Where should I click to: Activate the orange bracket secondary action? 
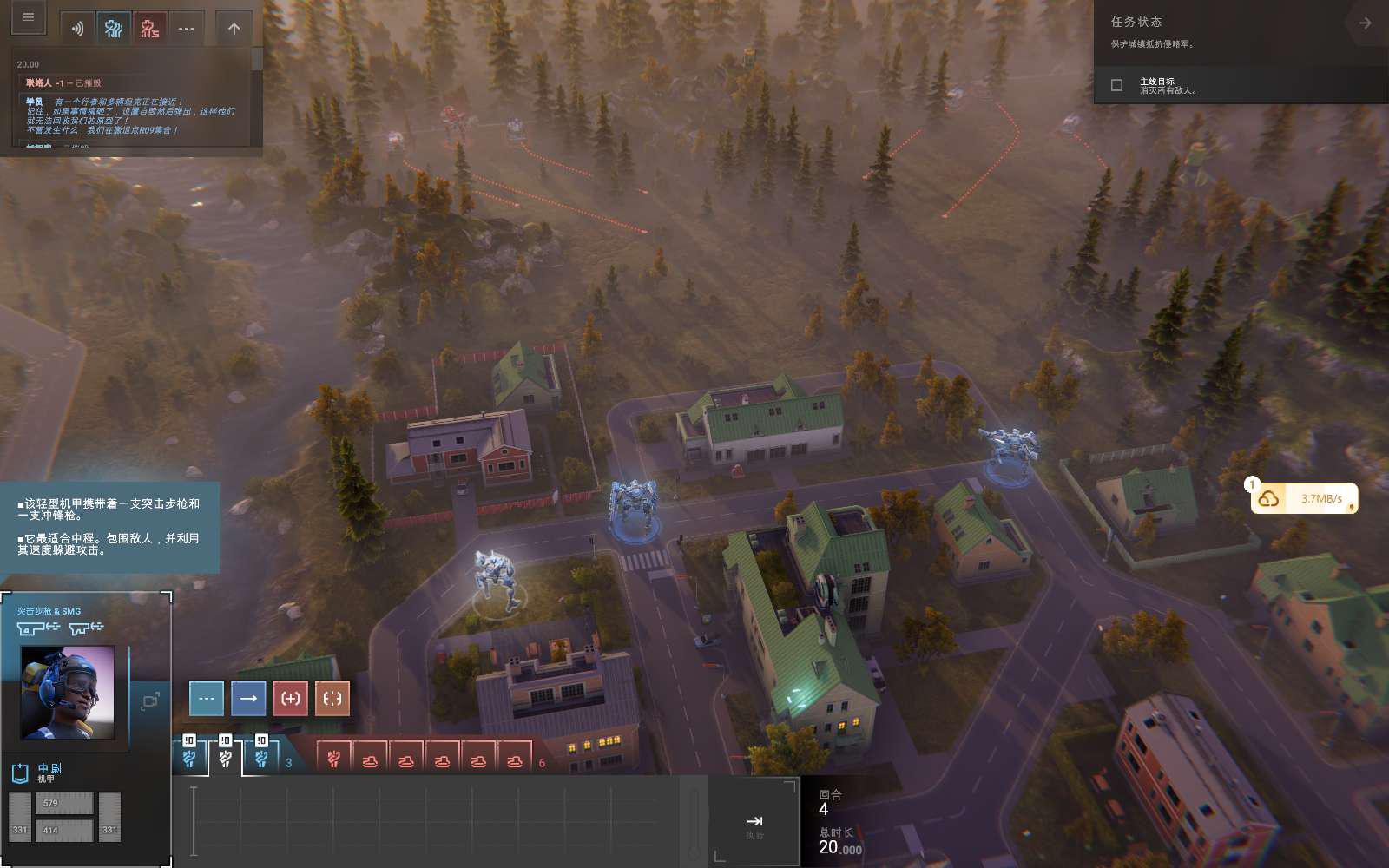332,698
